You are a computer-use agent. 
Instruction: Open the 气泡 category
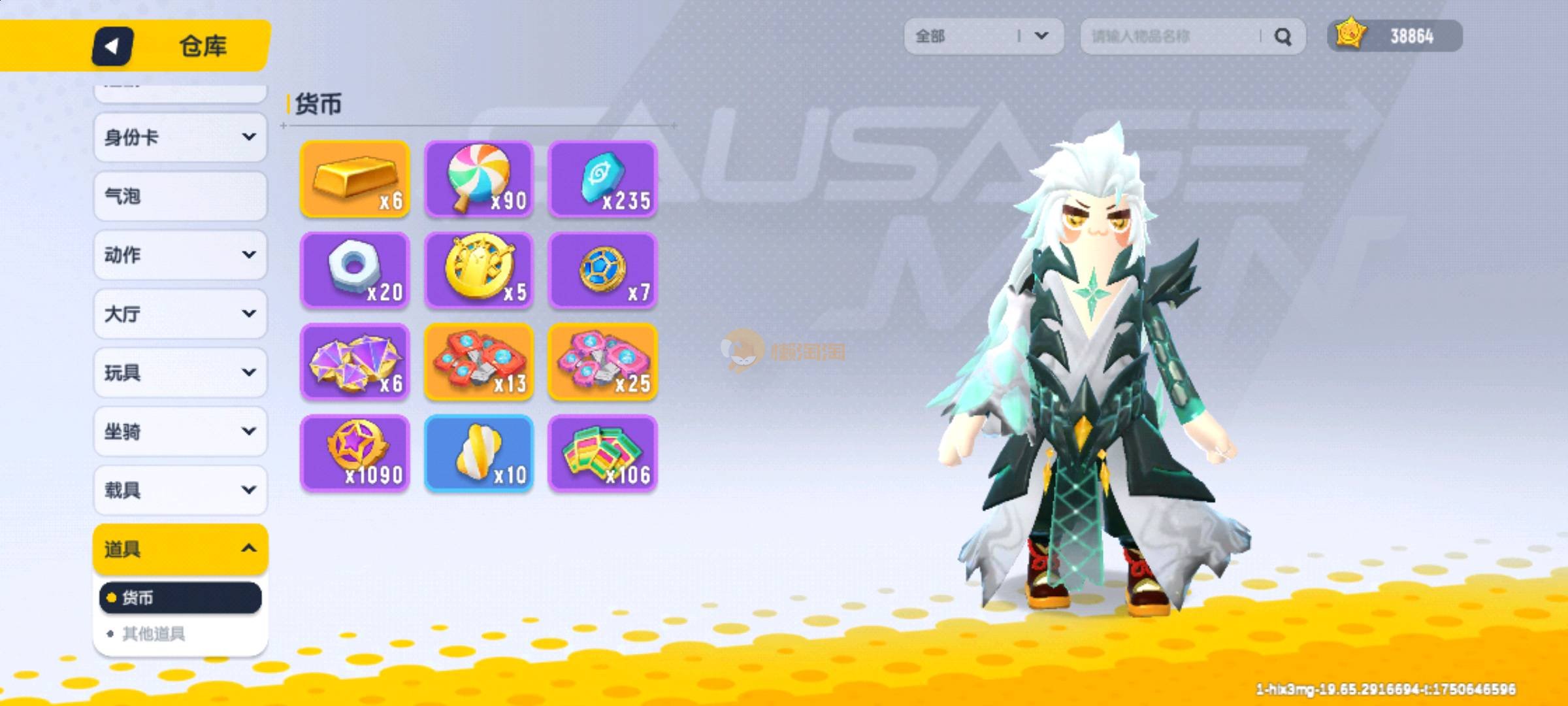pos(180,196)
